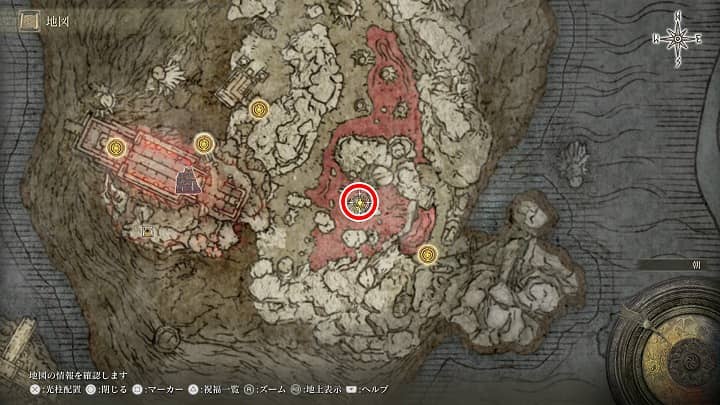
Task: Click the grace at the swamp's southeast edge
Action: point(429,255)
